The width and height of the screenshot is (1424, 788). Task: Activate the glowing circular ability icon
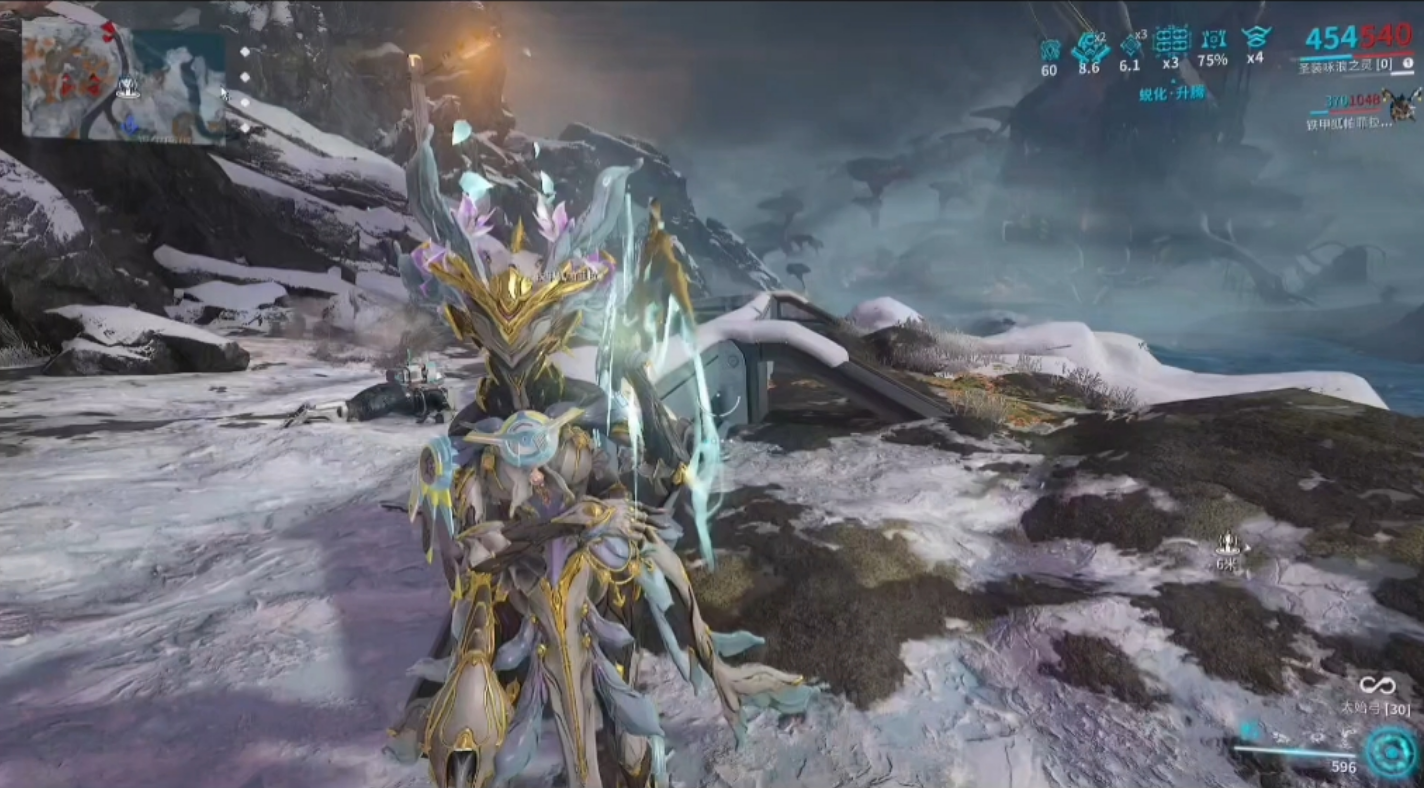point(1391,751)
